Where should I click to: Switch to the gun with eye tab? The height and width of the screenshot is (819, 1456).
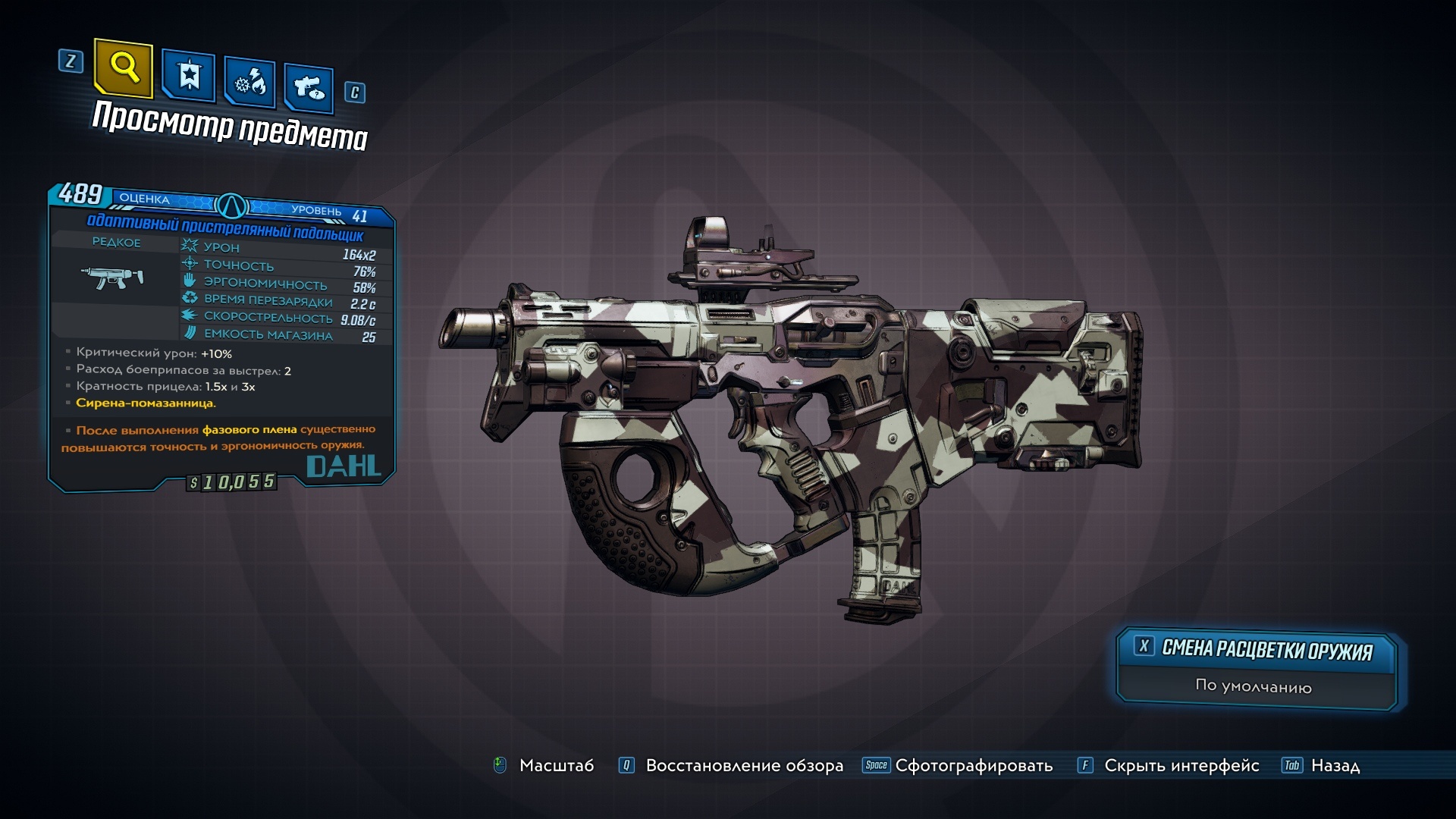click(x=309, y=88)
